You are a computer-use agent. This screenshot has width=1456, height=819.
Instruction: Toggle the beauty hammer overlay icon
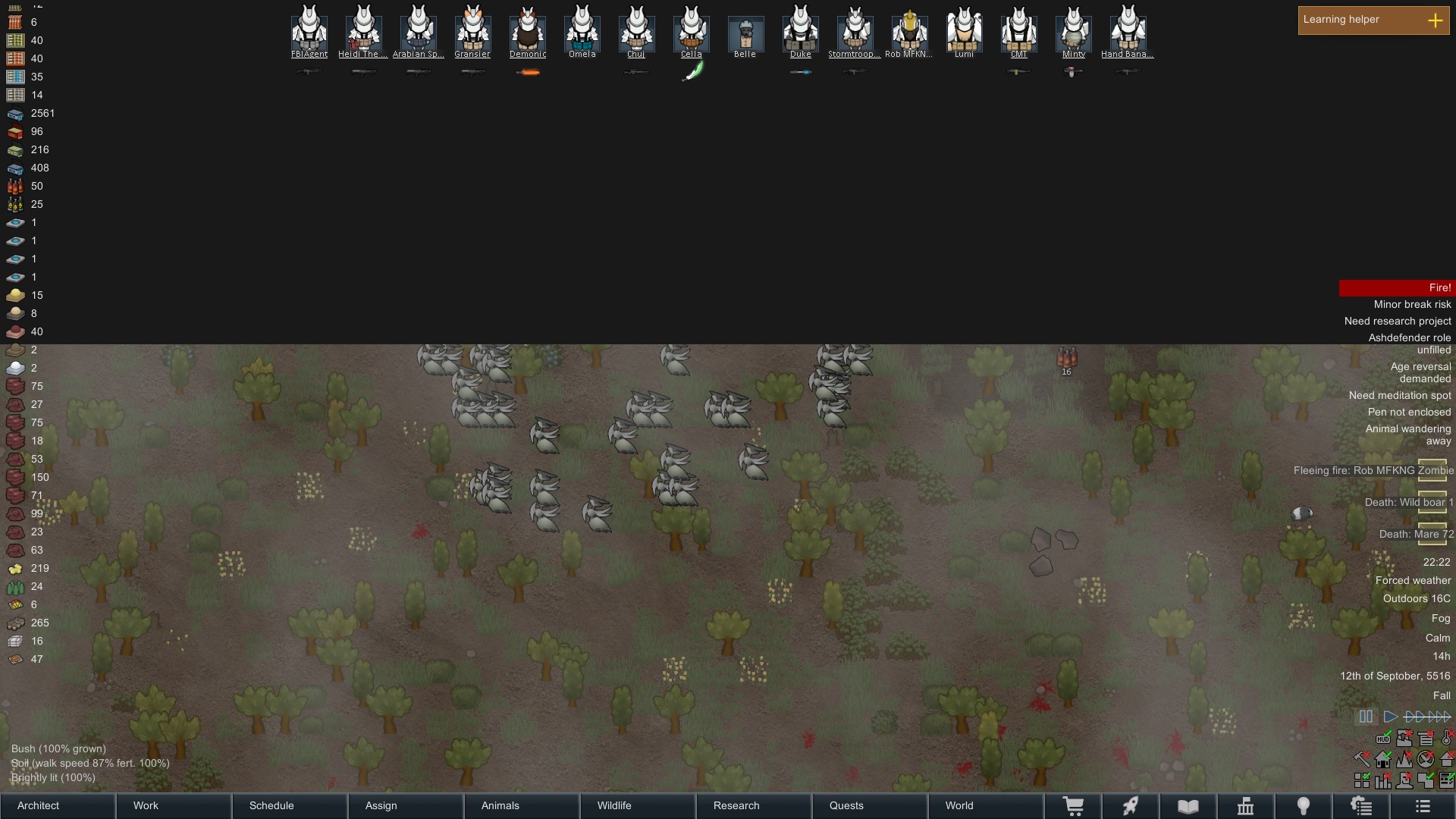[1361, 760]
